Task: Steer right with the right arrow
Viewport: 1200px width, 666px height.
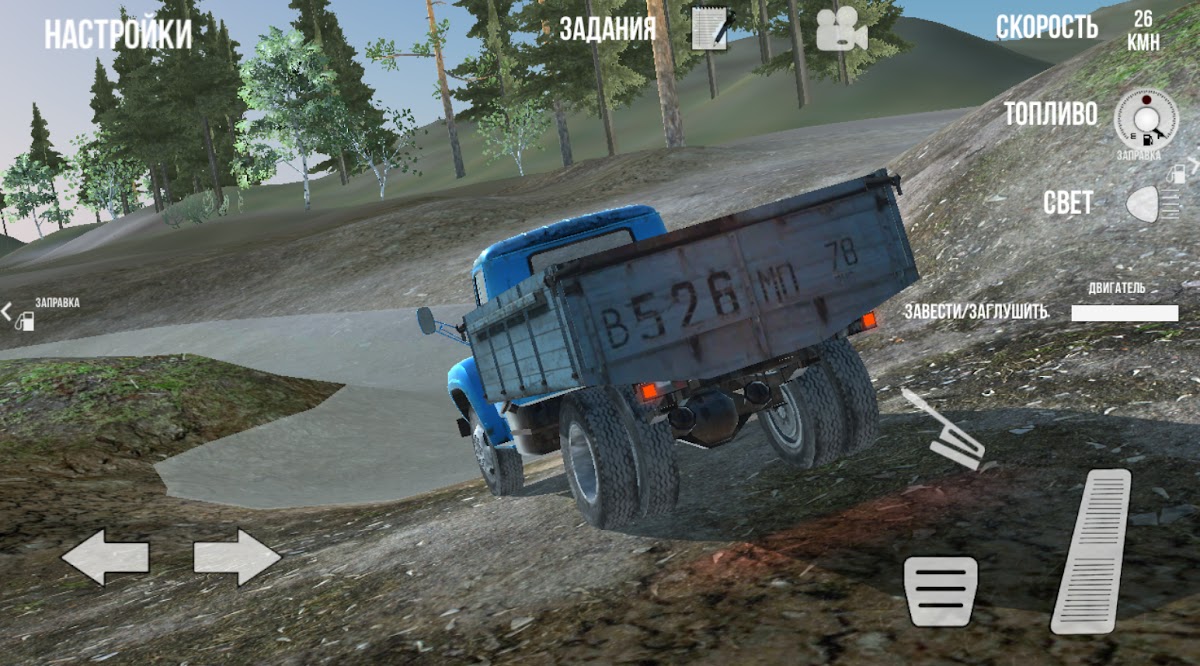Action: coord(237,557)
